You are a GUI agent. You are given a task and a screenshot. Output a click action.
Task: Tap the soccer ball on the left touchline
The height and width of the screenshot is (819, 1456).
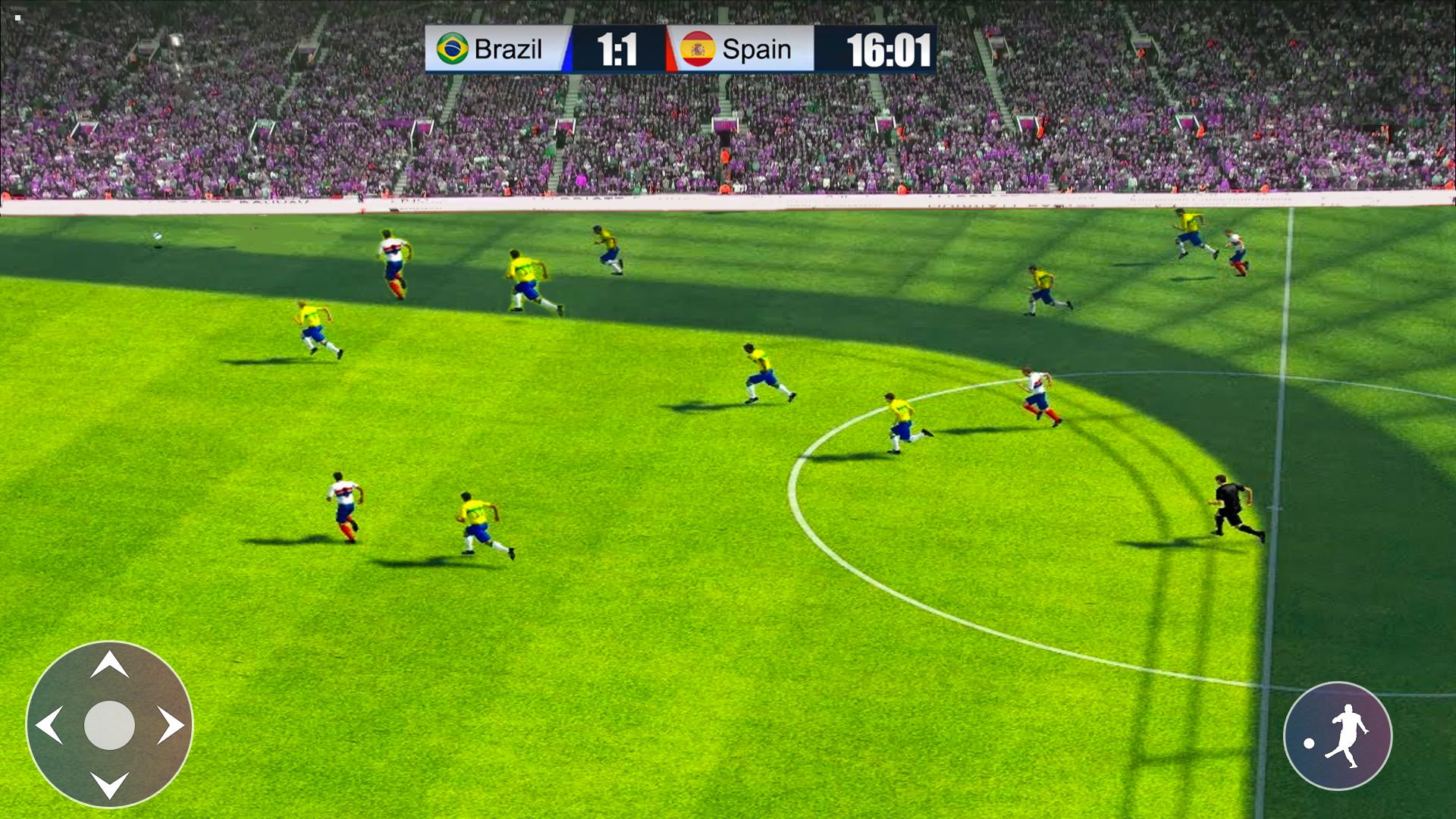point(156,237)
